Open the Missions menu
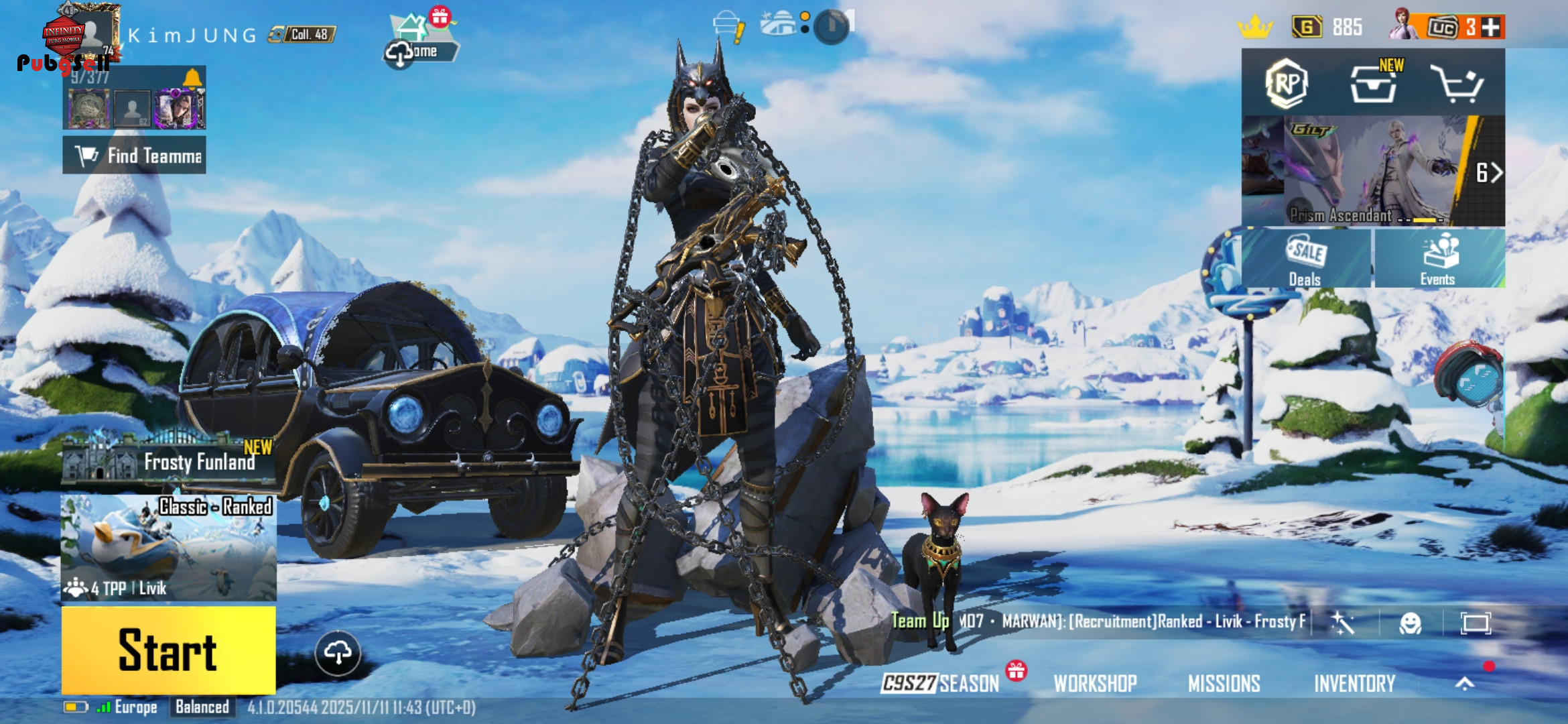The image size is (1568, 724). click(x=1224, y=683)
